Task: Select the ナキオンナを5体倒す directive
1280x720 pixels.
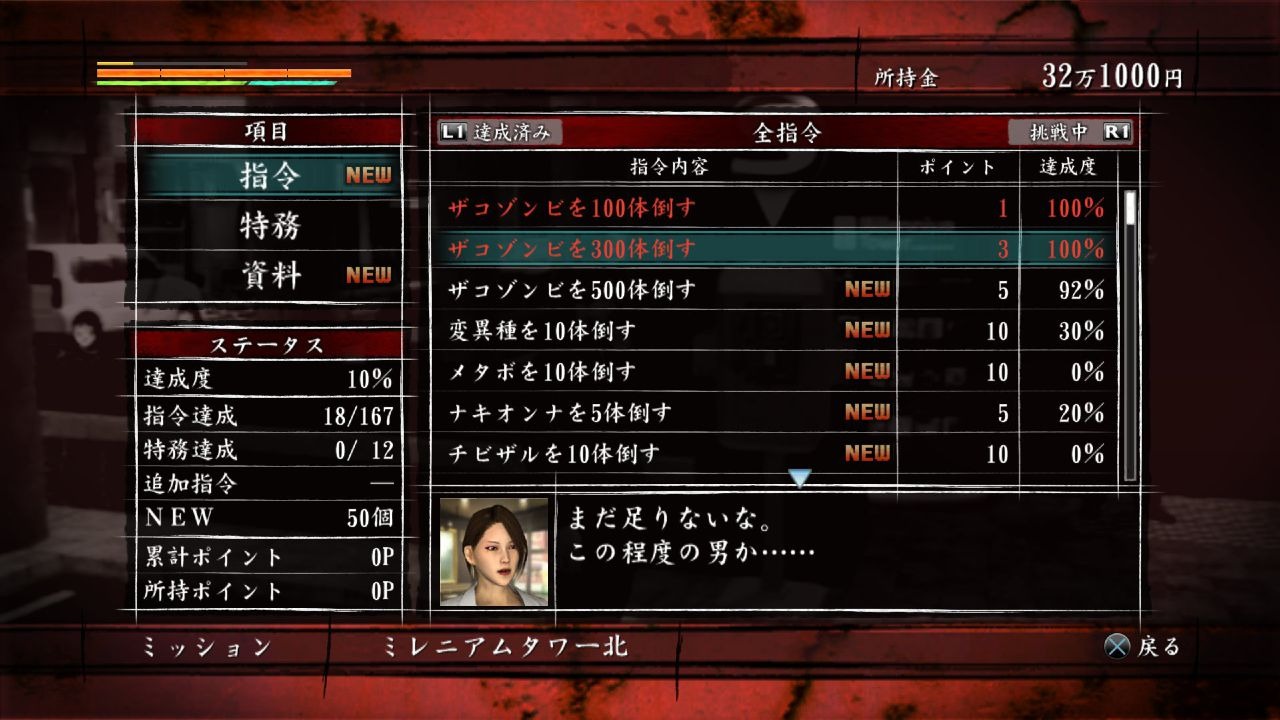Action: tap(775, 413)
